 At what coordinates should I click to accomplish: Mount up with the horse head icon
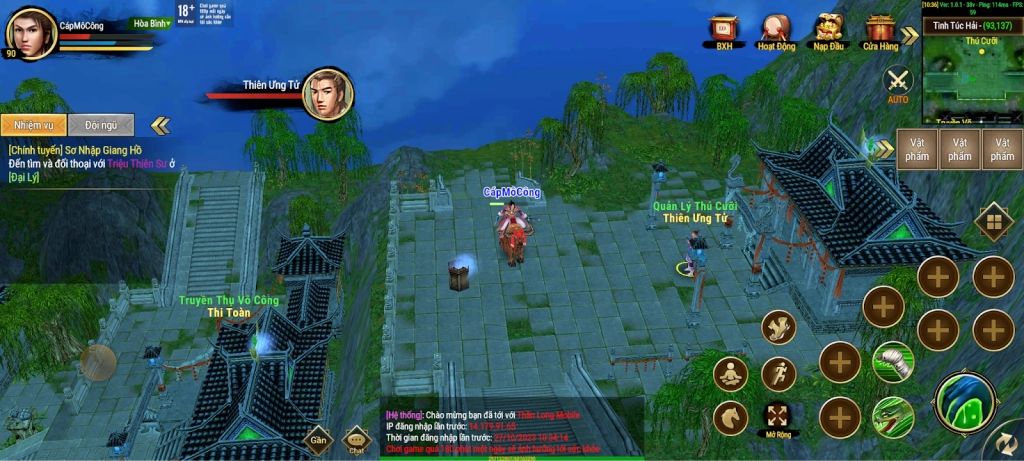(731, 418)
